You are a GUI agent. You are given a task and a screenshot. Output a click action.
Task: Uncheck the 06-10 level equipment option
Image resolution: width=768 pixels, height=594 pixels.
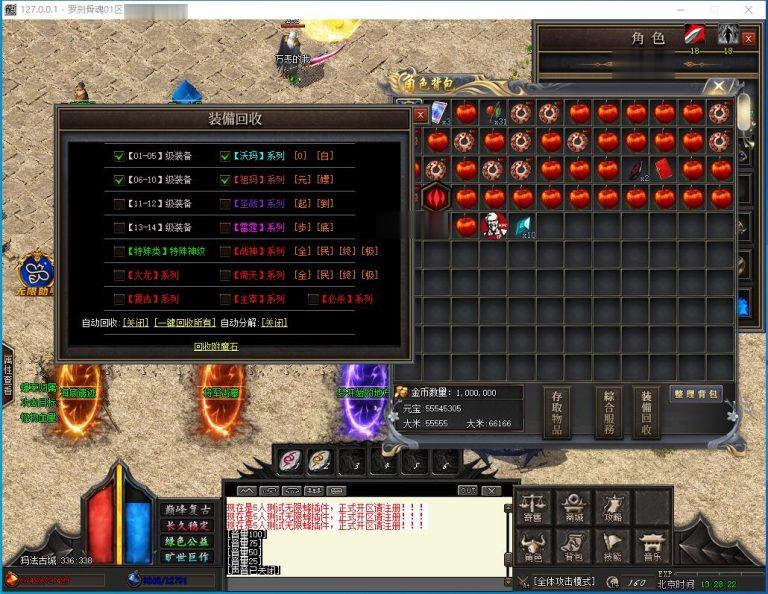[119, 180]
